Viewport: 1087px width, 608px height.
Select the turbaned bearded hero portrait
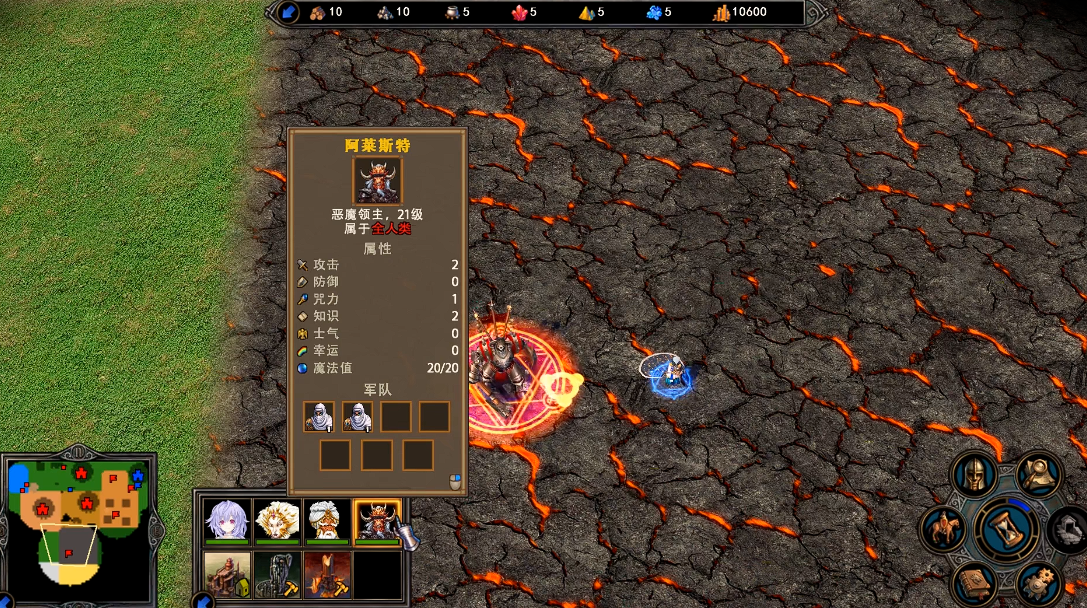[x=327, y=520]
